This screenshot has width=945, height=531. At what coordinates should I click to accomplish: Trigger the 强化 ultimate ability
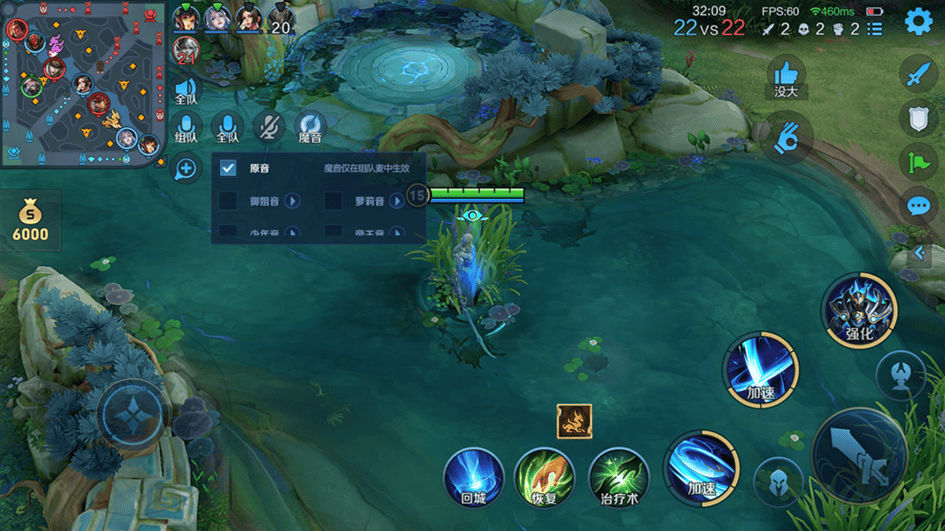coord(859,309)
